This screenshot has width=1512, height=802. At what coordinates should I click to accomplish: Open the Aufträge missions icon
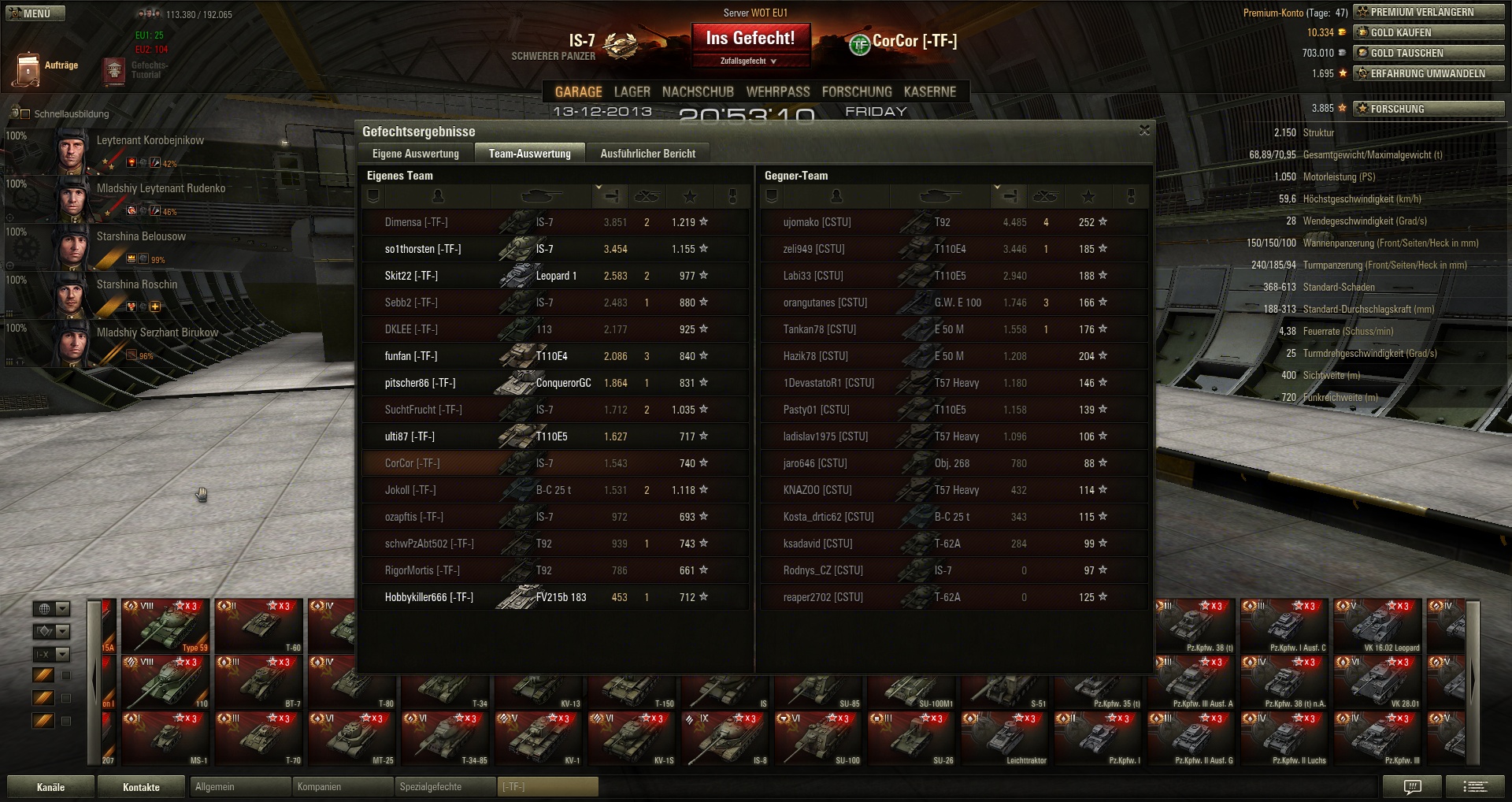[x=28, y=69]
